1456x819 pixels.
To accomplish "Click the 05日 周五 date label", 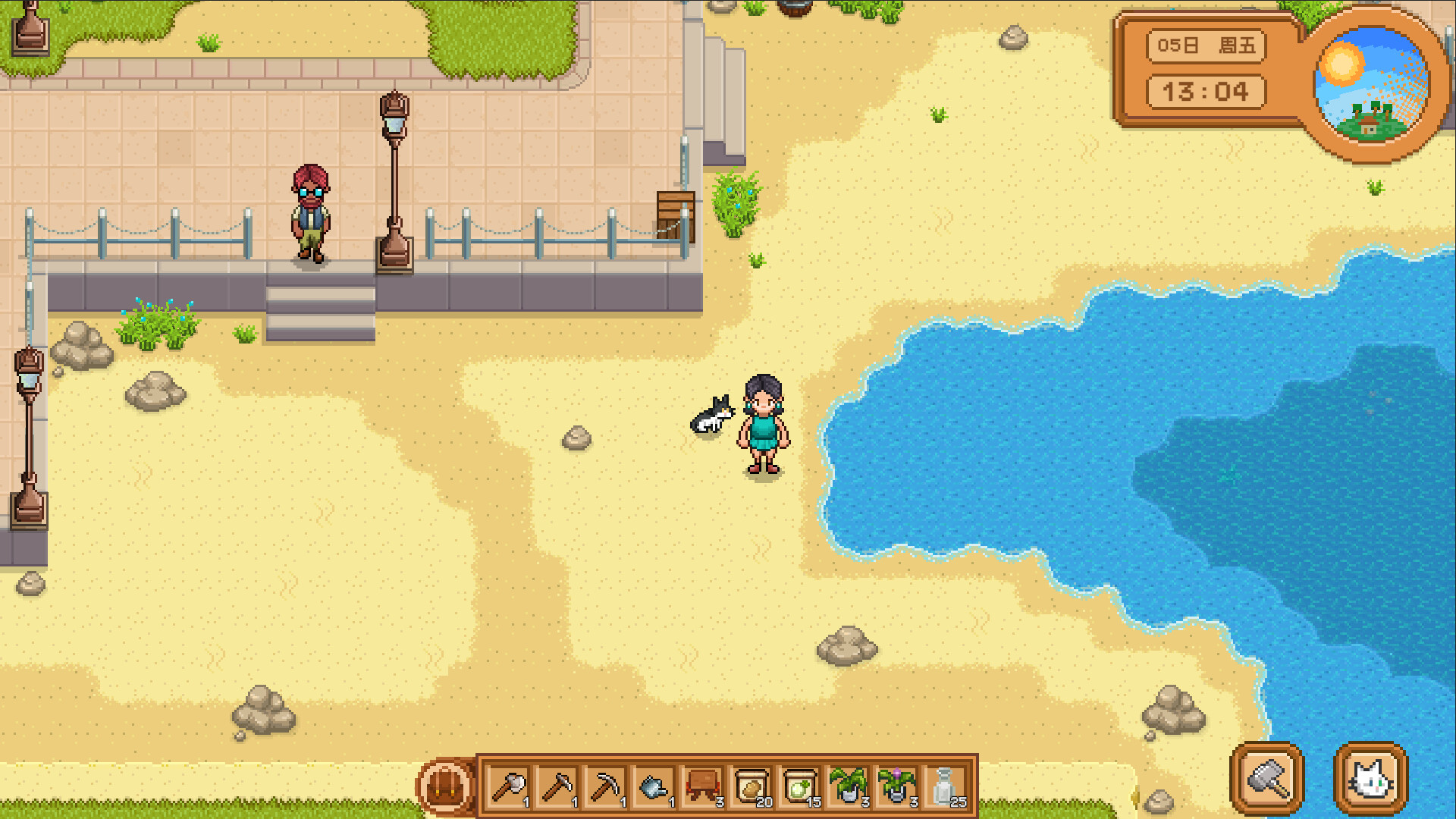I will coord(1206,45).
